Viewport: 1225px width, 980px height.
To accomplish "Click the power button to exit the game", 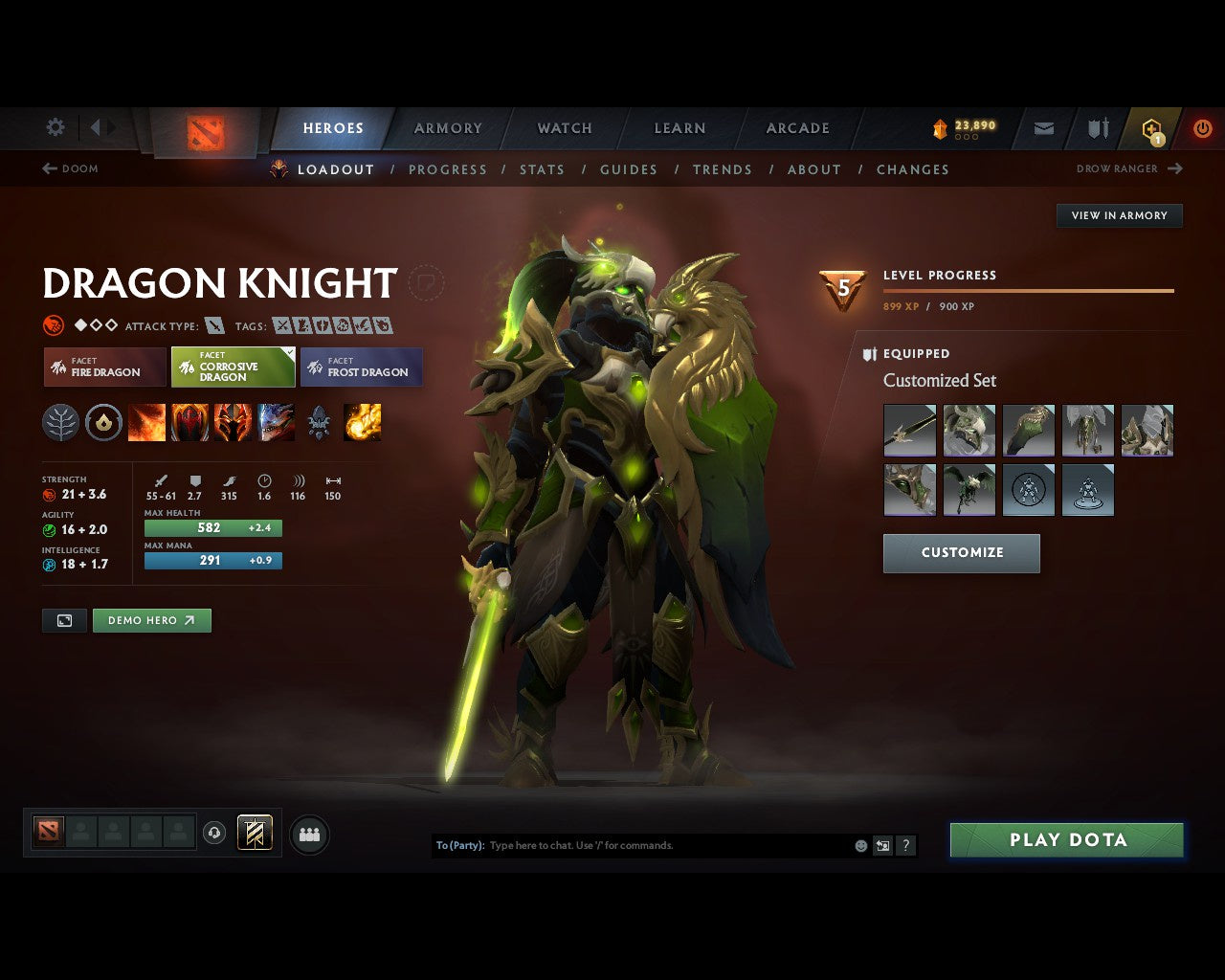I will pyautogui.click(x=1202, y=127).
